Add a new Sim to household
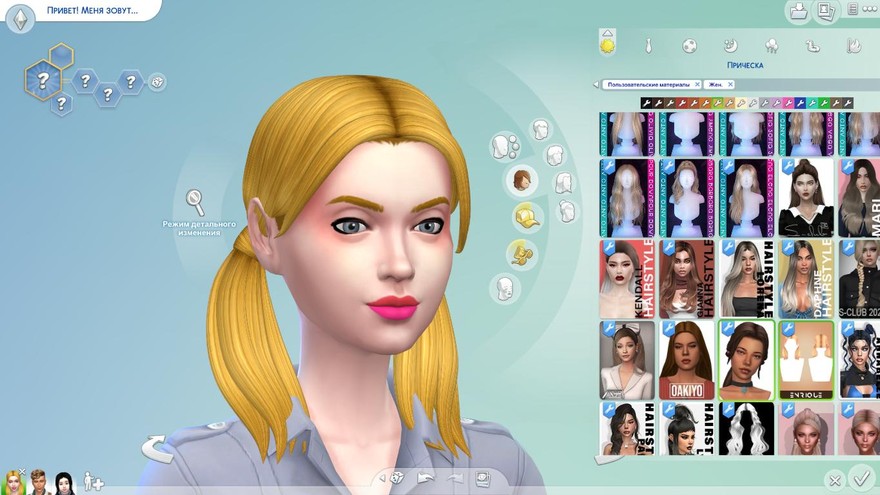 tap(93, 481)
